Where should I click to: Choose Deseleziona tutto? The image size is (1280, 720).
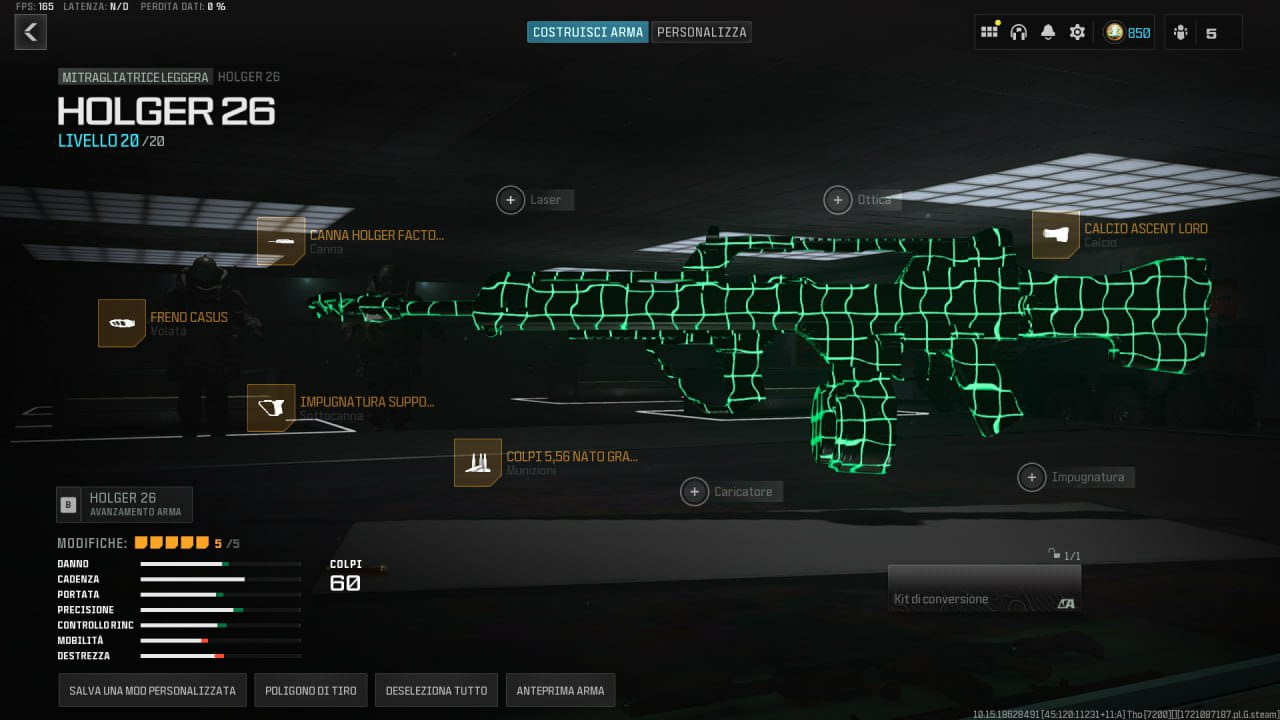click(436, 690)
